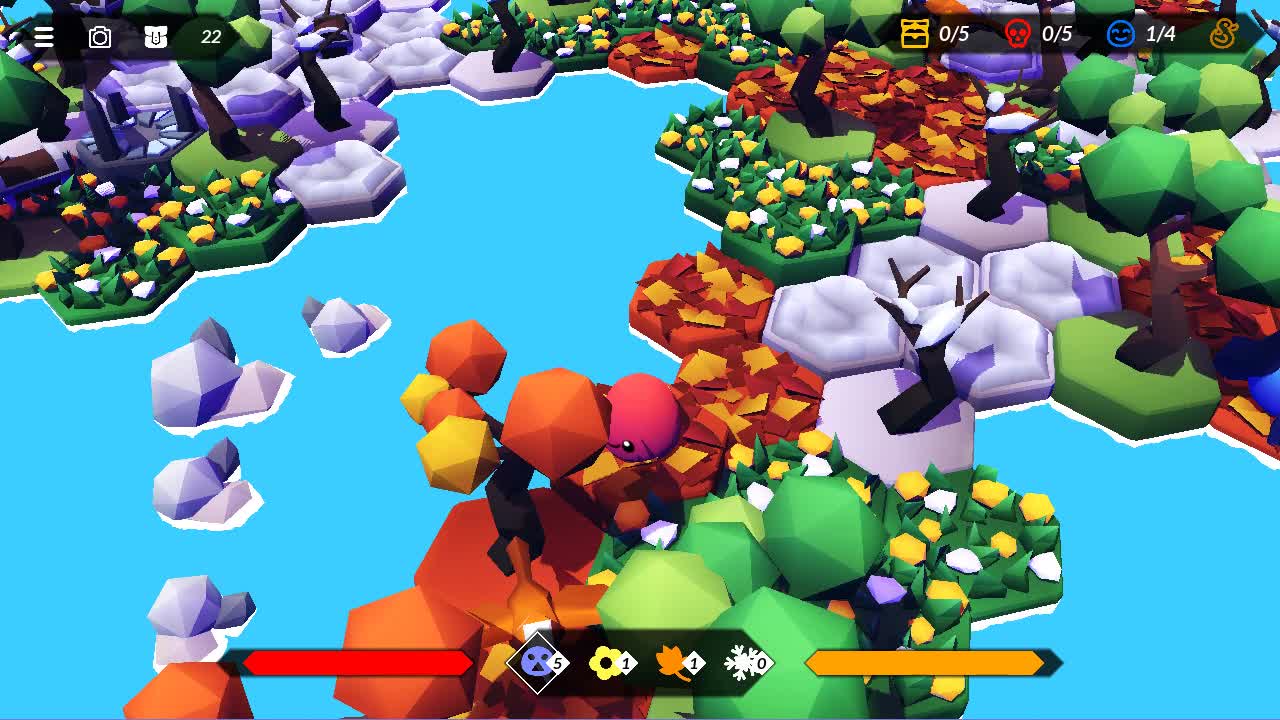The width and height of the screenshot is (1280, 720).
Task: Click the camera photo mode icon
Action: (98, 37)
